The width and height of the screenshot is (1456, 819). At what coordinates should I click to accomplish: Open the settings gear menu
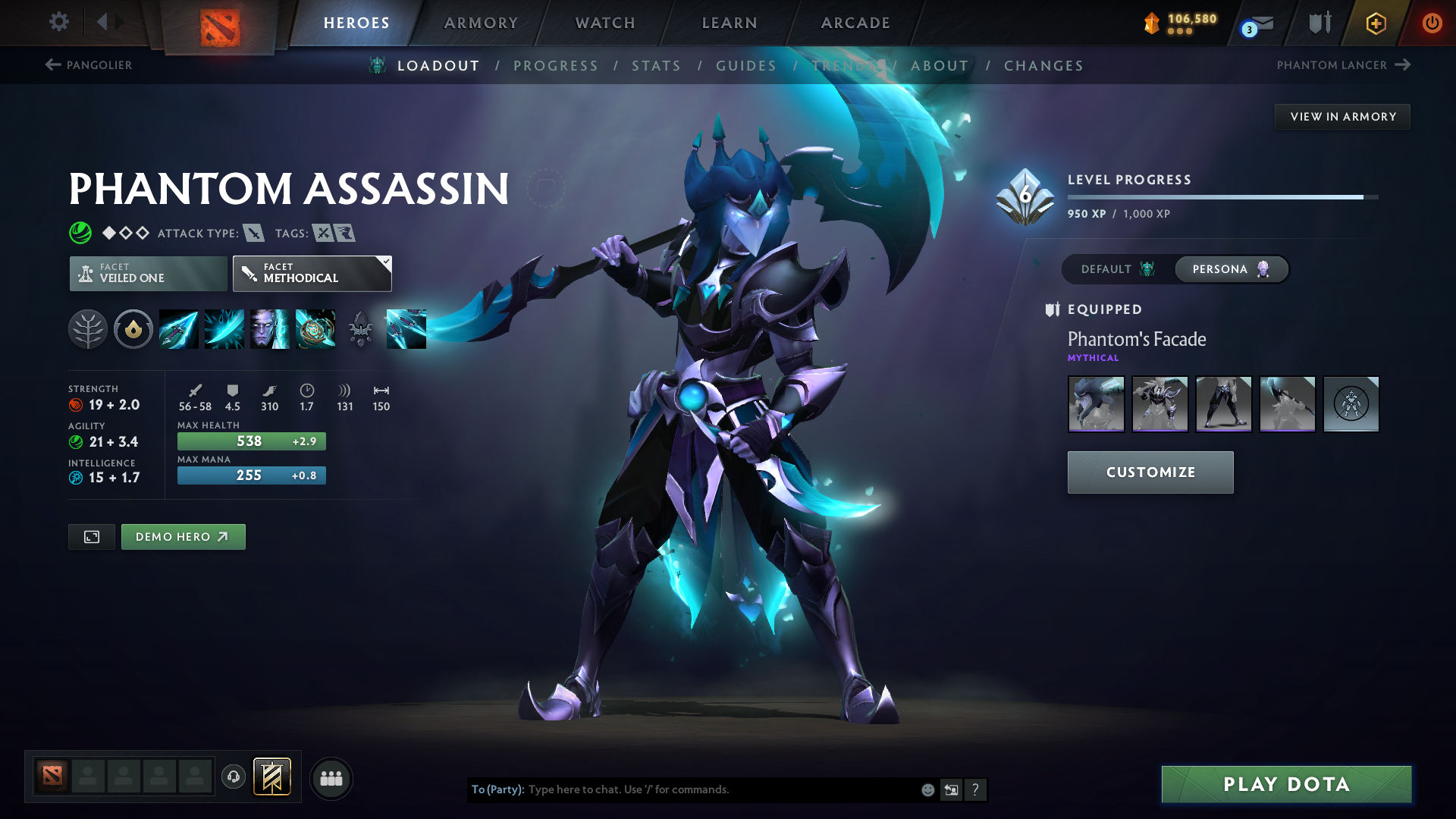coord(58,22)
